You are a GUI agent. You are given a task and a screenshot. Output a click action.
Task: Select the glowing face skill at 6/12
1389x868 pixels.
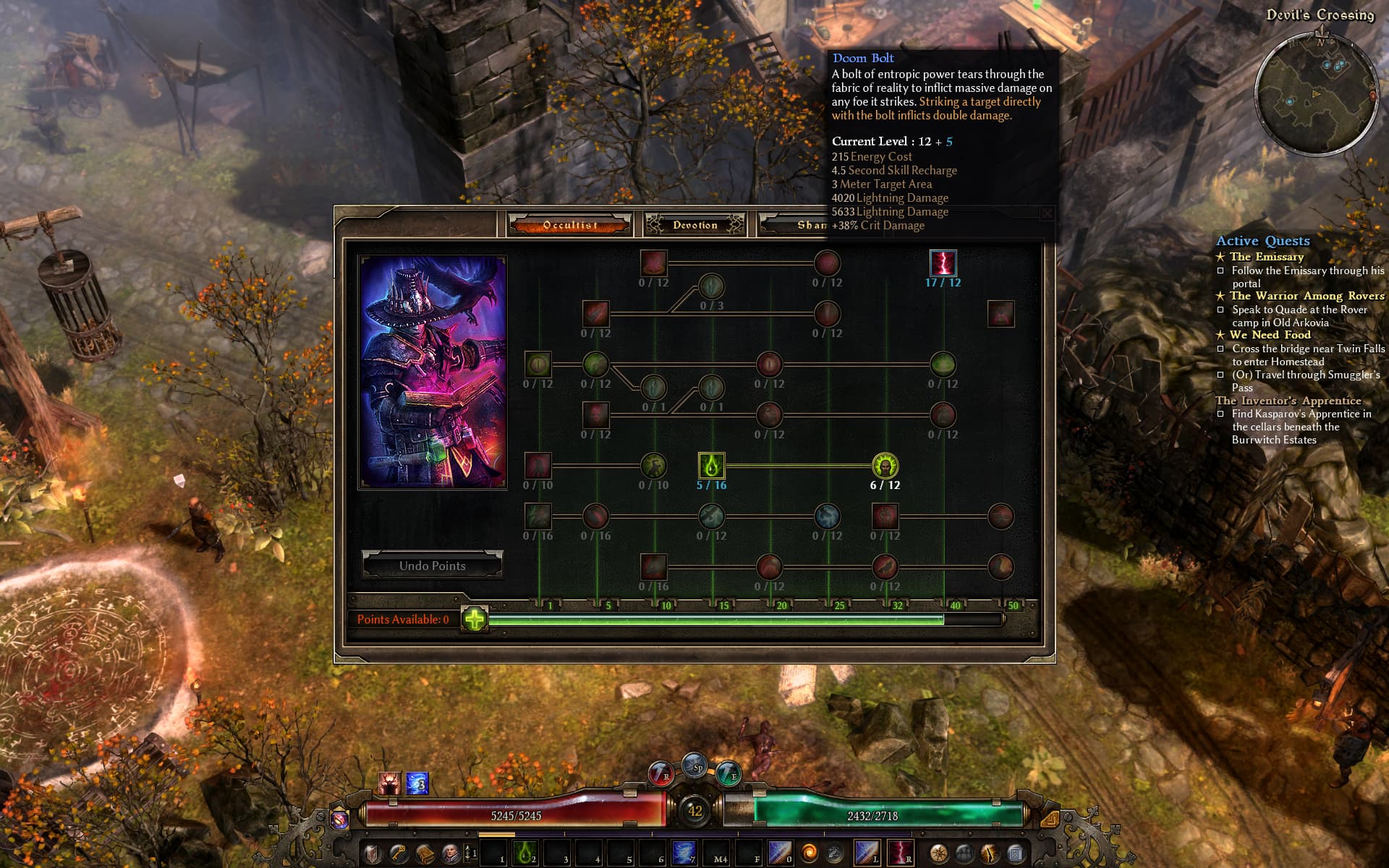[x=885, y=466]
